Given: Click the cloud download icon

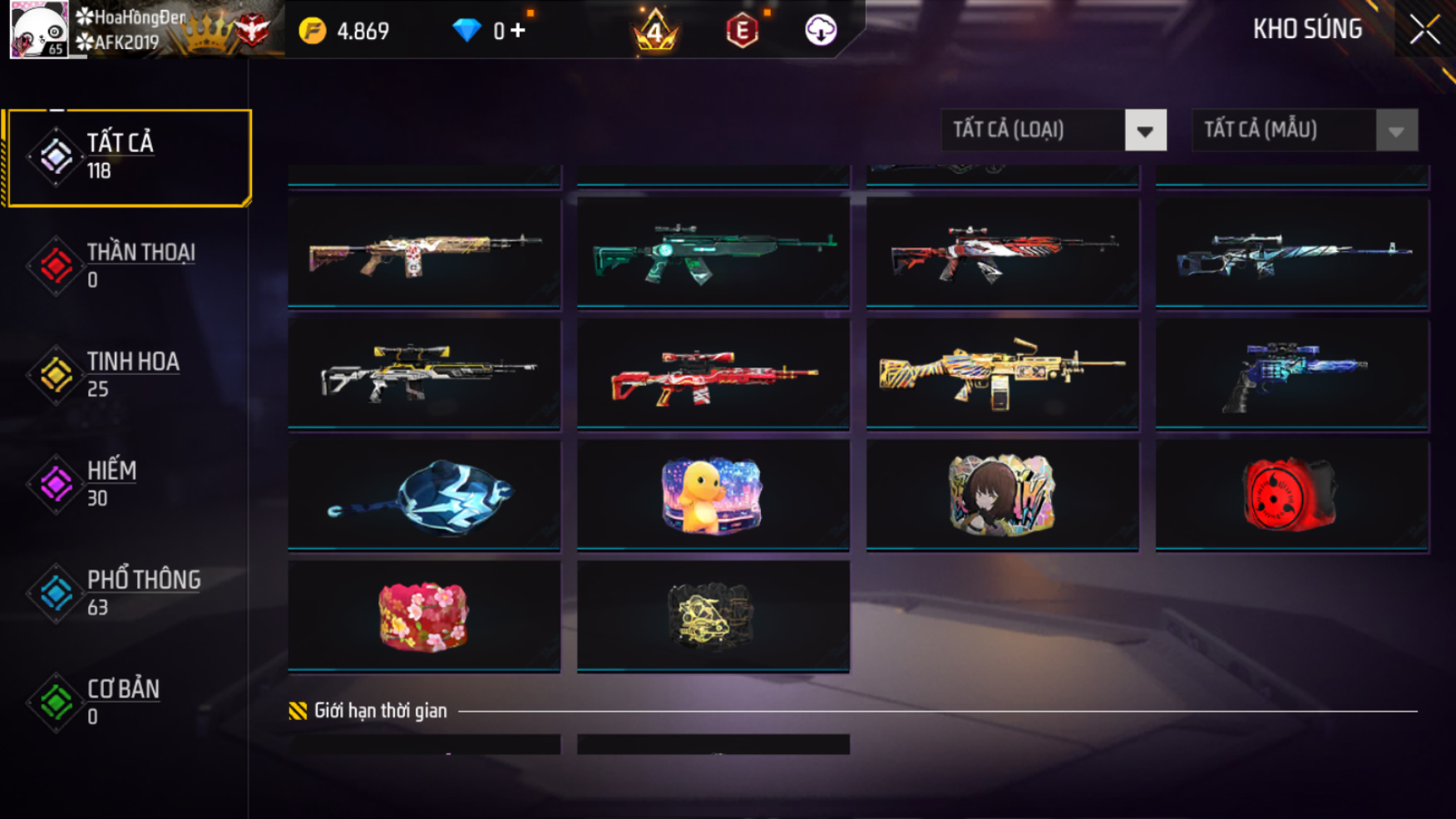Looking at the screenshot, I should pyautogui.click(x=820, y=31).
